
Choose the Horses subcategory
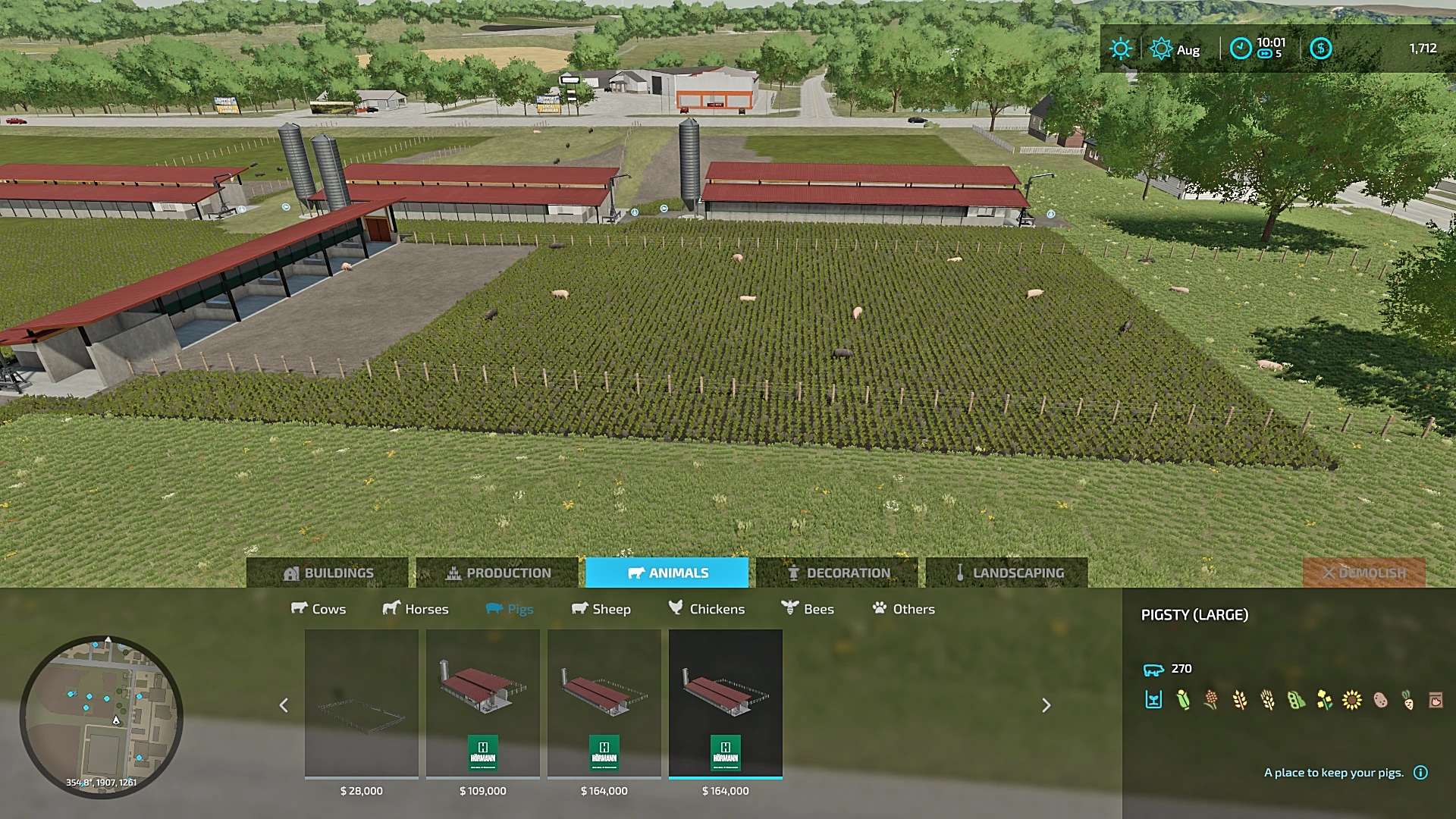416,609
